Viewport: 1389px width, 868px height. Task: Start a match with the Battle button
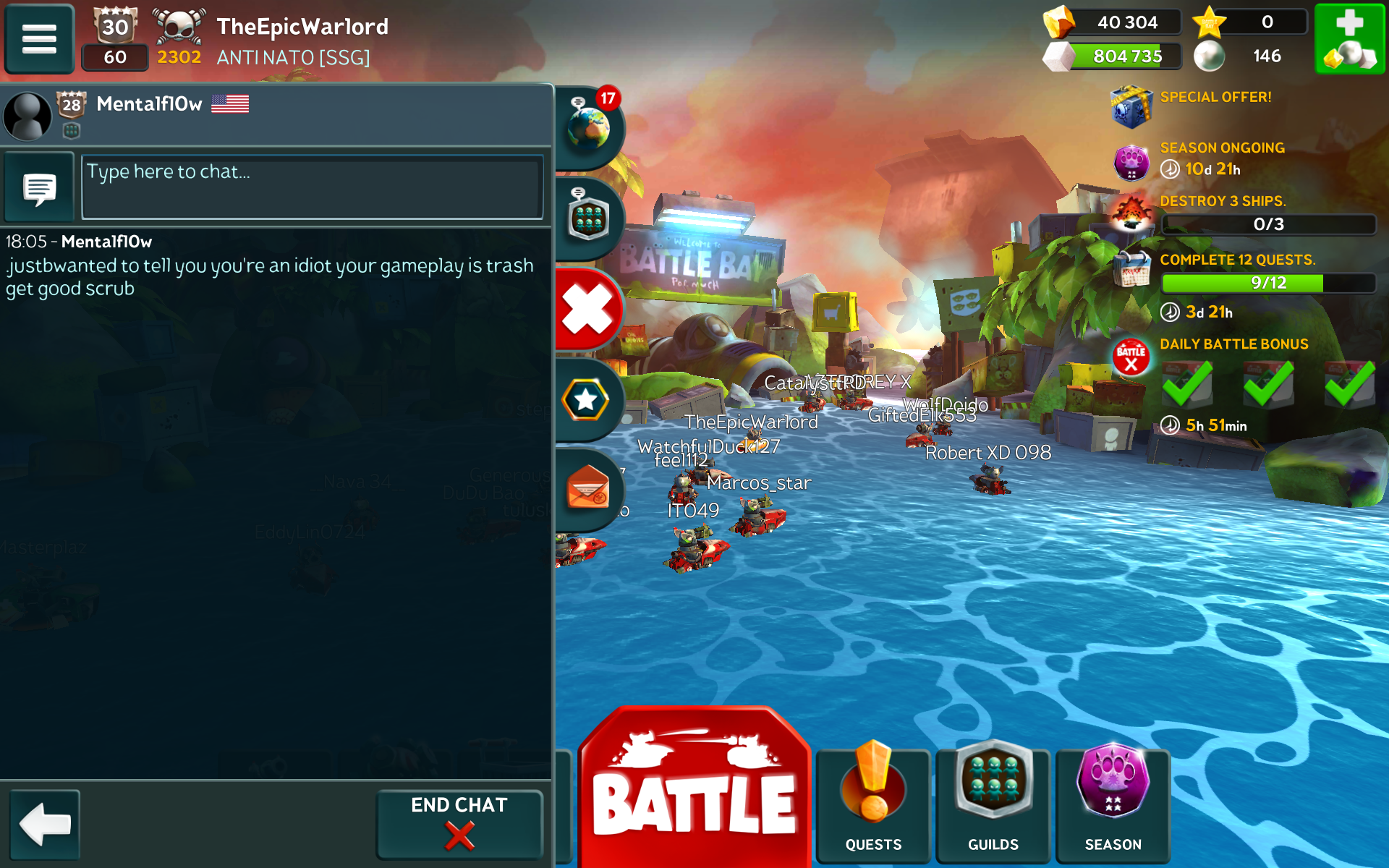[694, 792]
